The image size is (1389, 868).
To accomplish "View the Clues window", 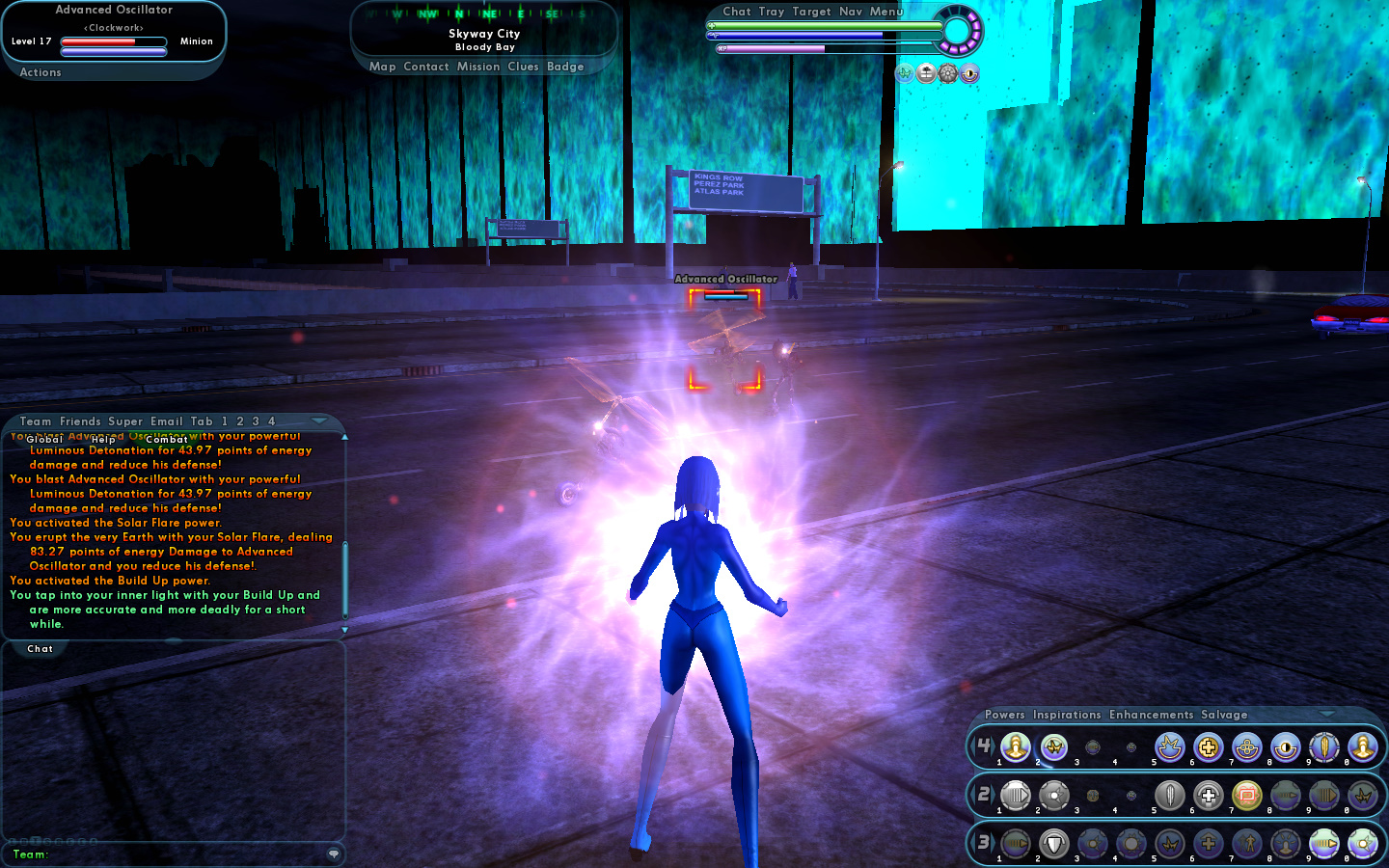I will (523, 67).
